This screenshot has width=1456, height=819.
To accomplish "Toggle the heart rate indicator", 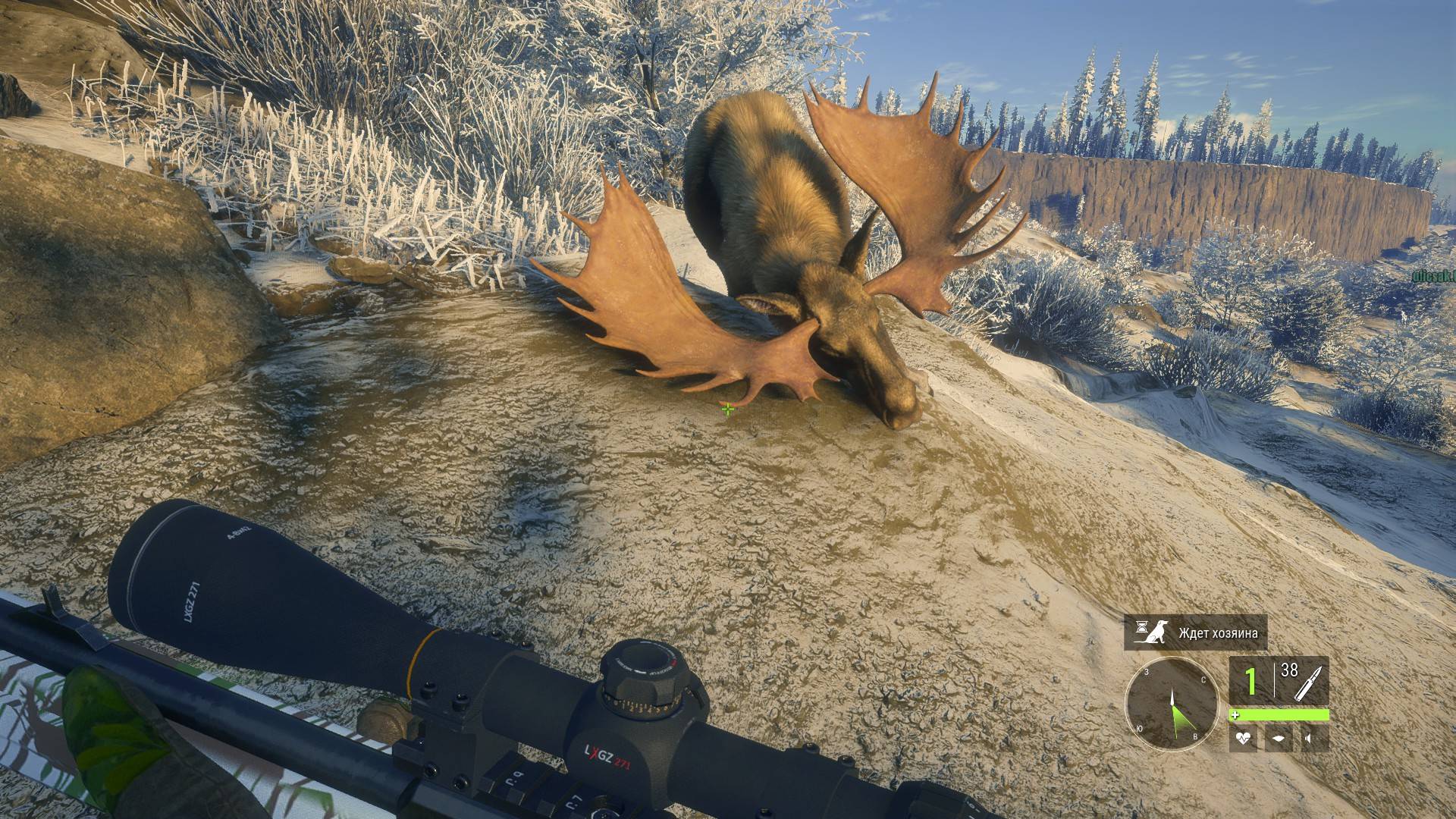I will (1243, 738).
